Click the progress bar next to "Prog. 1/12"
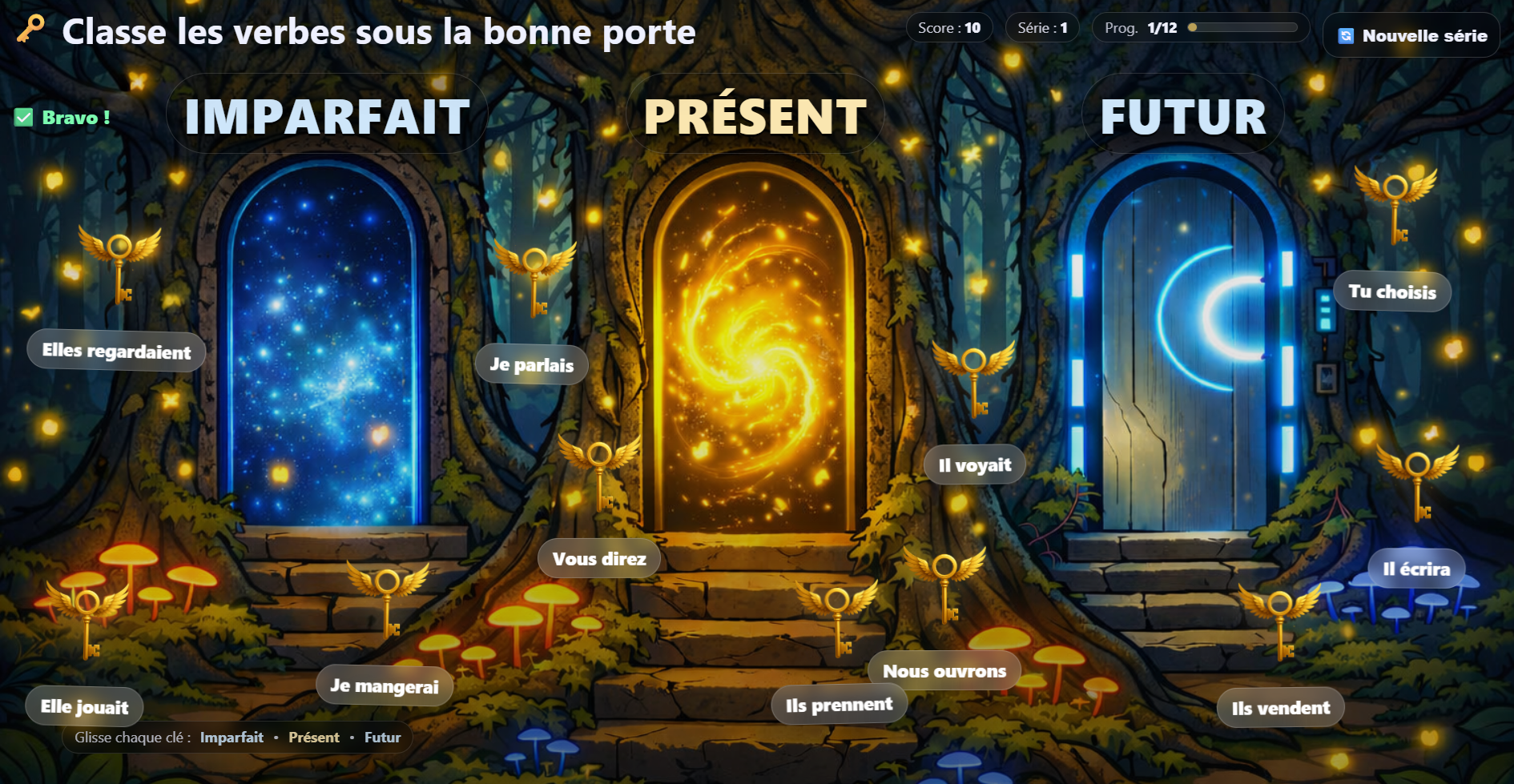The height and width of the screenshot is (784, 1514). pyautogui.click(x=1243, y=27)
